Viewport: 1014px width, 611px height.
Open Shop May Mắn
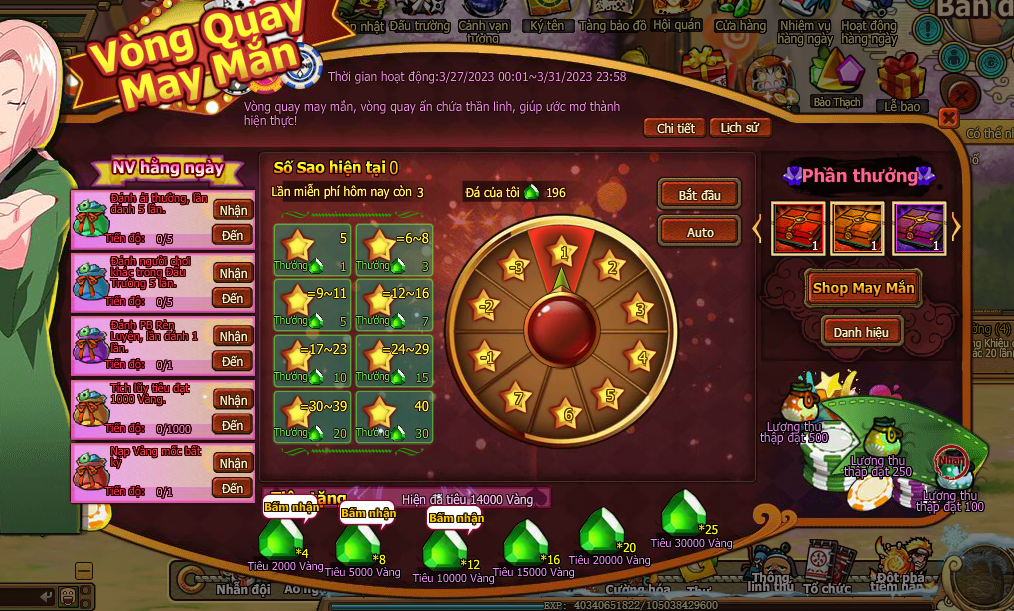click(863, 288)
